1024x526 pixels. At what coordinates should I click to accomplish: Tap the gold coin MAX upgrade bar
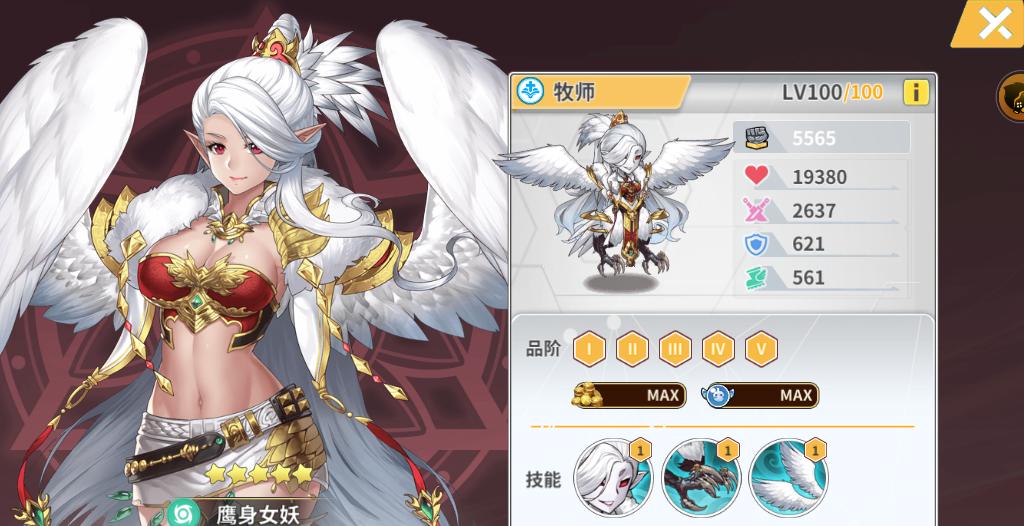tap(628, 395)
